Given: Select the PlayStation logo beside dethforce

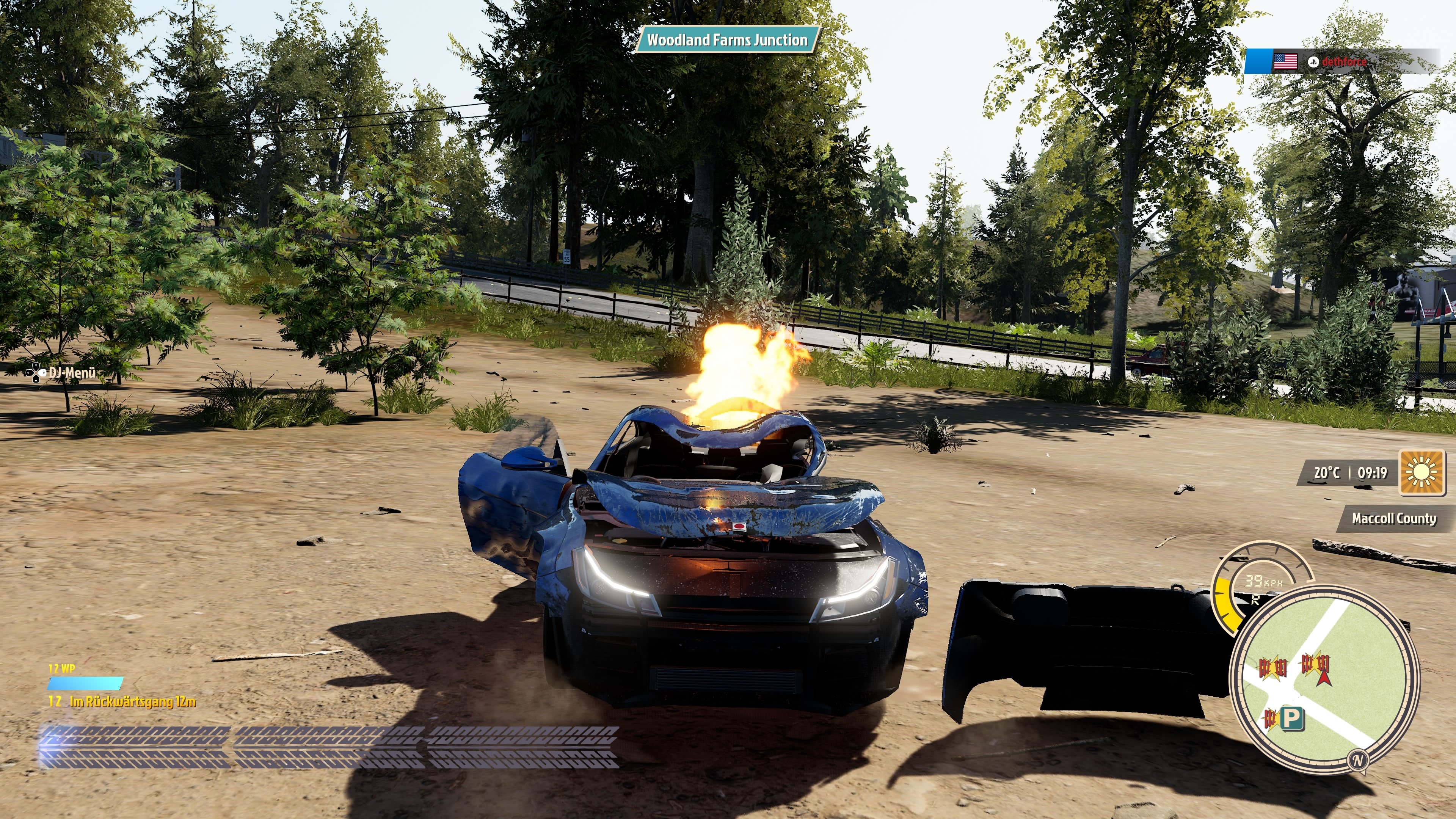Looking at the screenshot, I should point(1313,62).
